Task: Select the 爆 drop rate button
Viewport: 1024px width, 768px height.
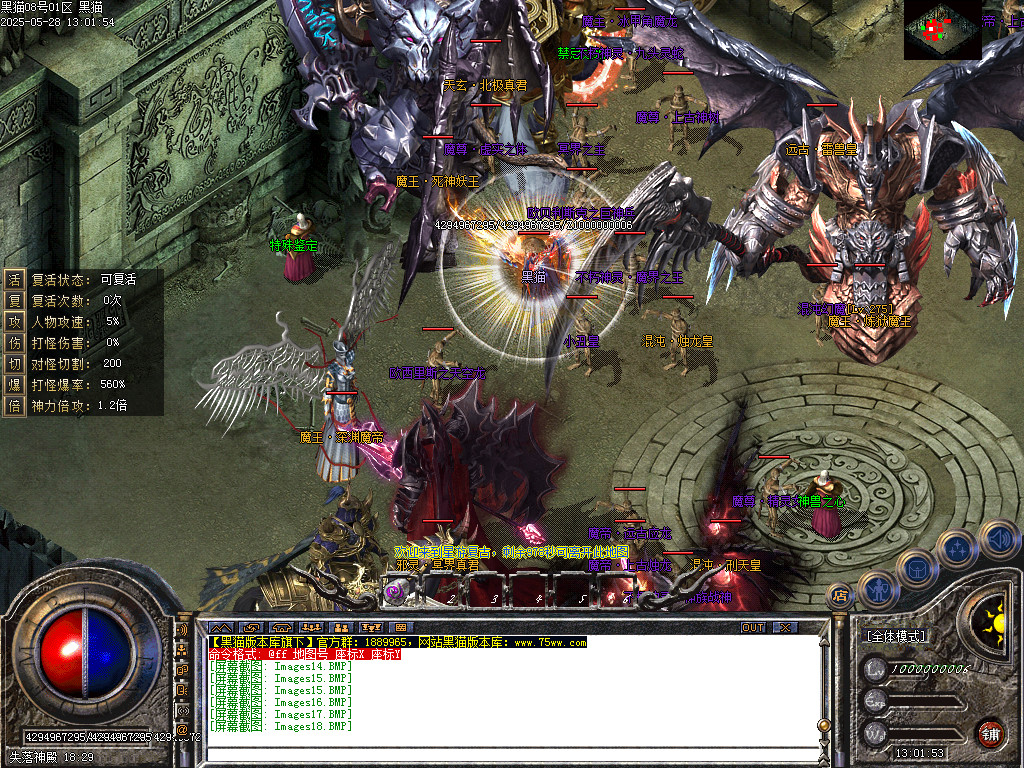Action: (14, 384)
